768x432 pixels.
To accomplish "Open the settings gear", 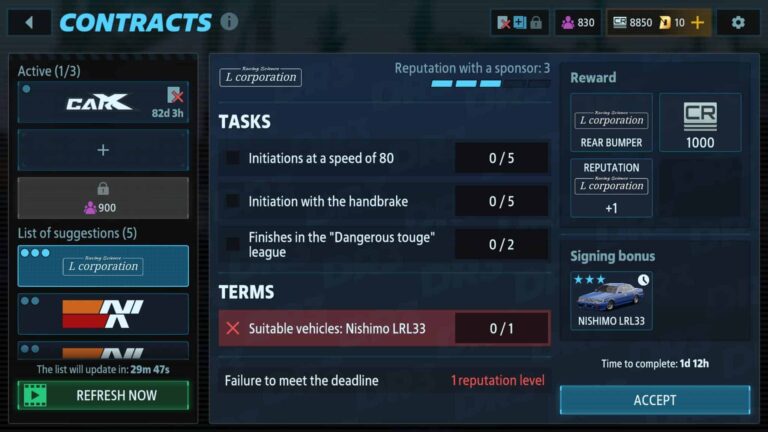I will point(738,22).
